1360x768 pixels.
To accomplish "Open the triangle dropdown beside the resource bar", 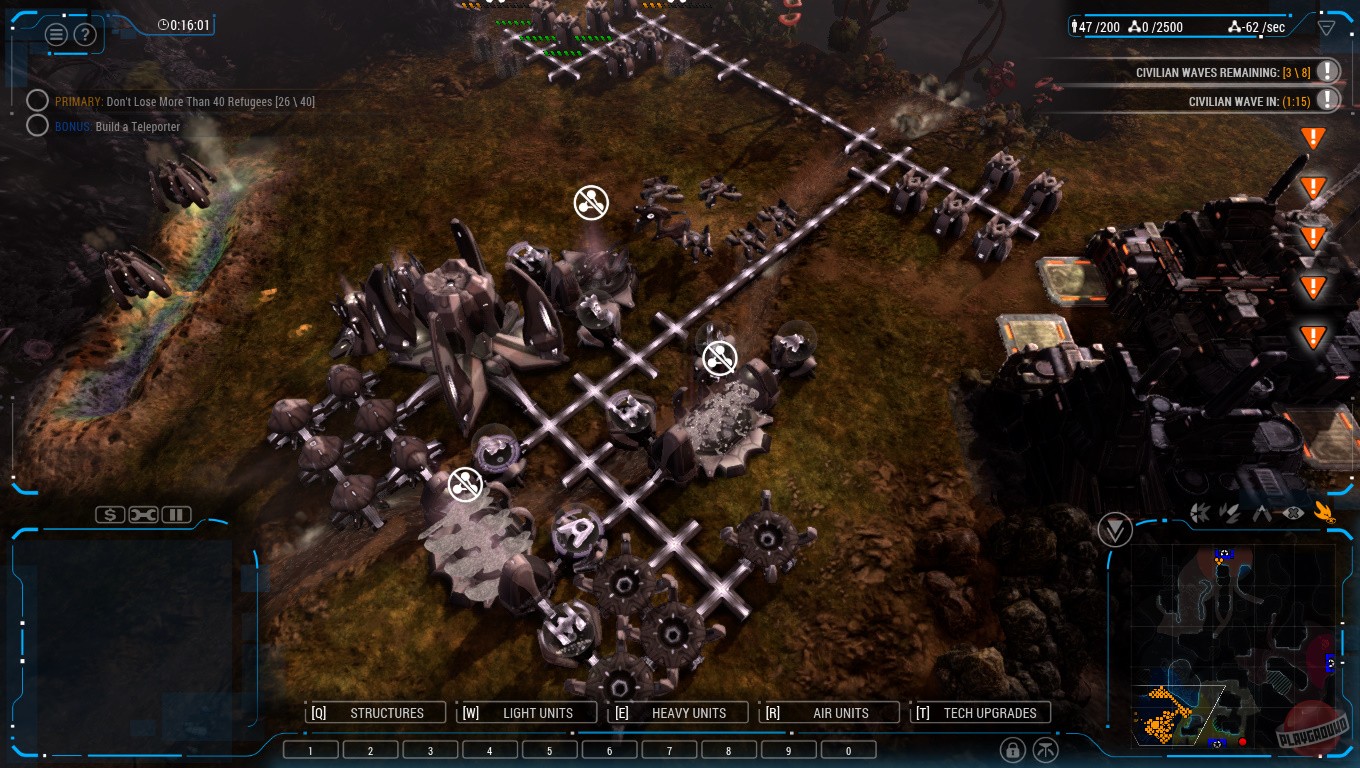I will 1327,27.
